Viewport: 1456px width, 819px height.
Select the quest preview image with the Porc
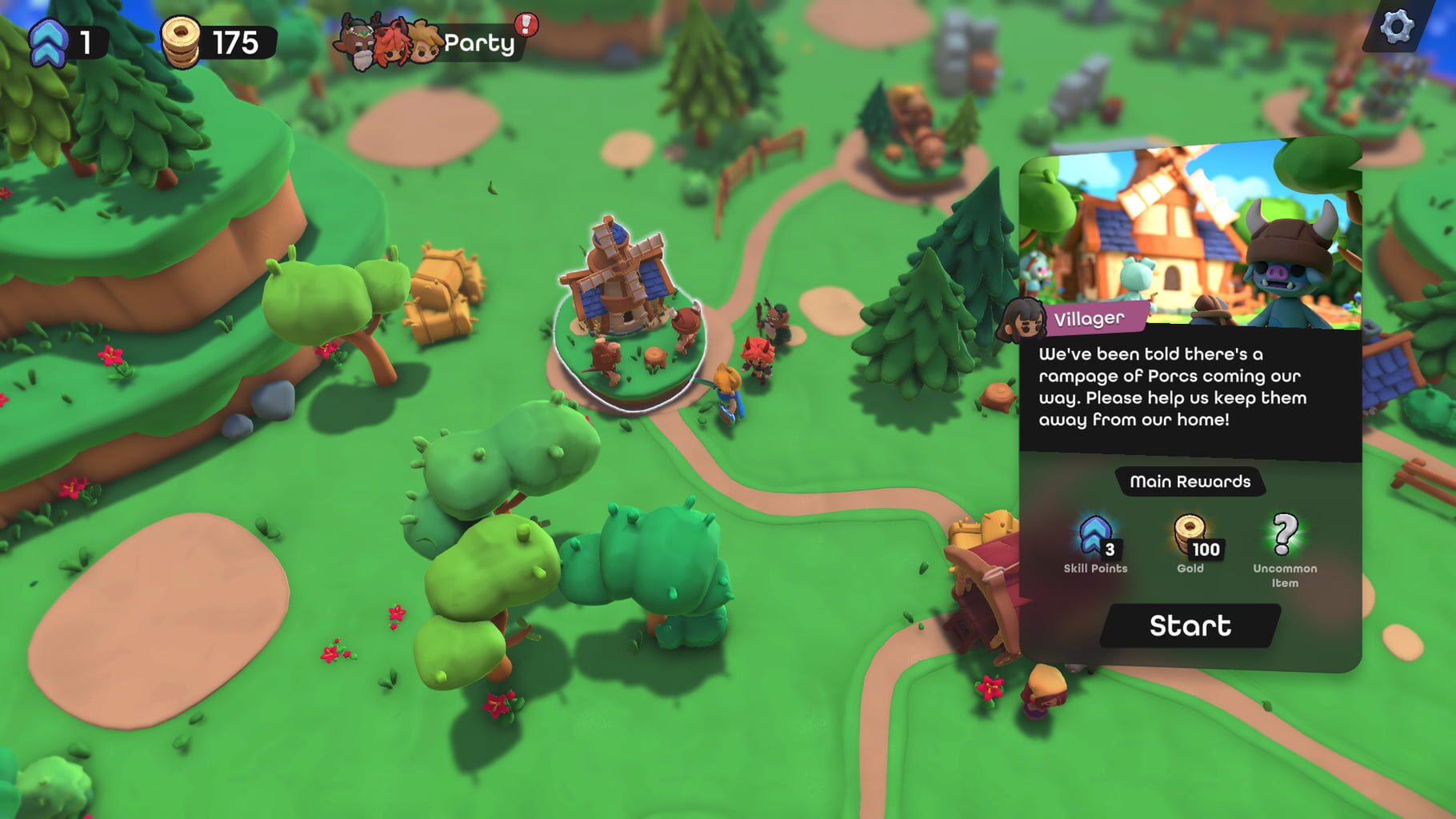(1192, 232)
